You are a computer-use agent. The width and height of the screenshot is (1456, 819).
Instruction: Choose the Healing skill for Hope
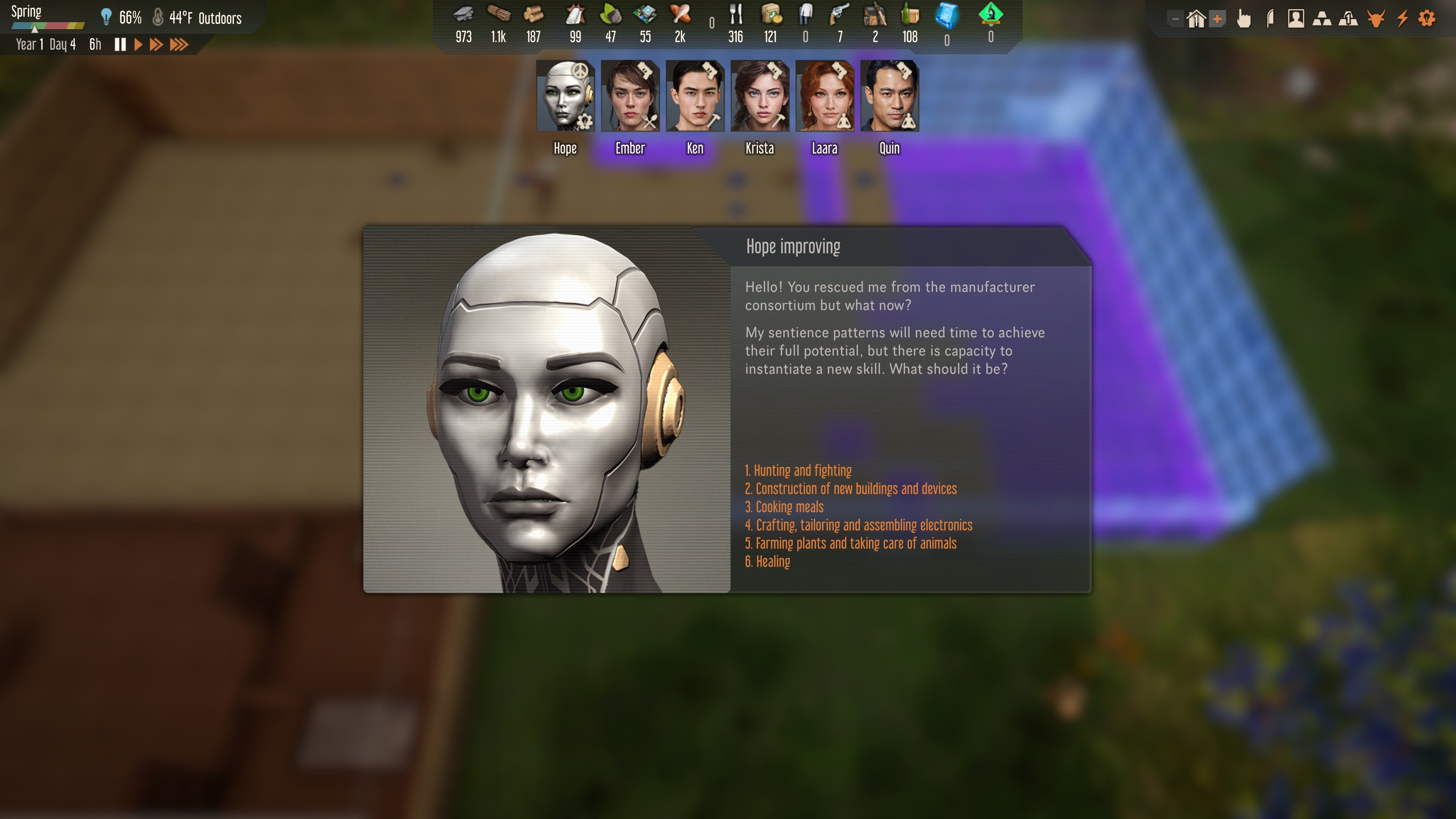(767, 561)
